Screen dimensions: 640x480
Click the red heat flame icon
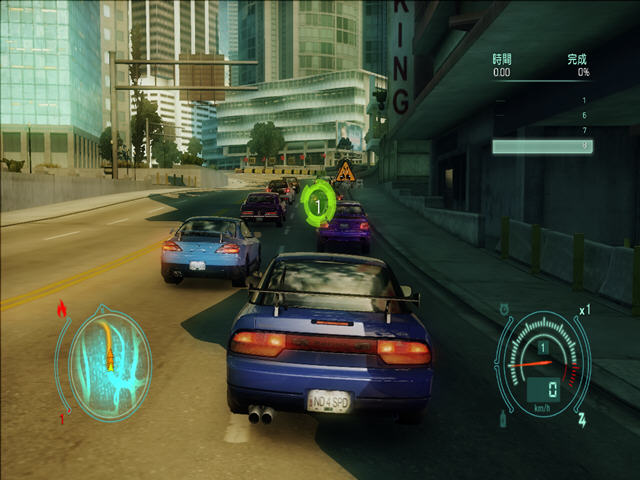coord(62,309)
